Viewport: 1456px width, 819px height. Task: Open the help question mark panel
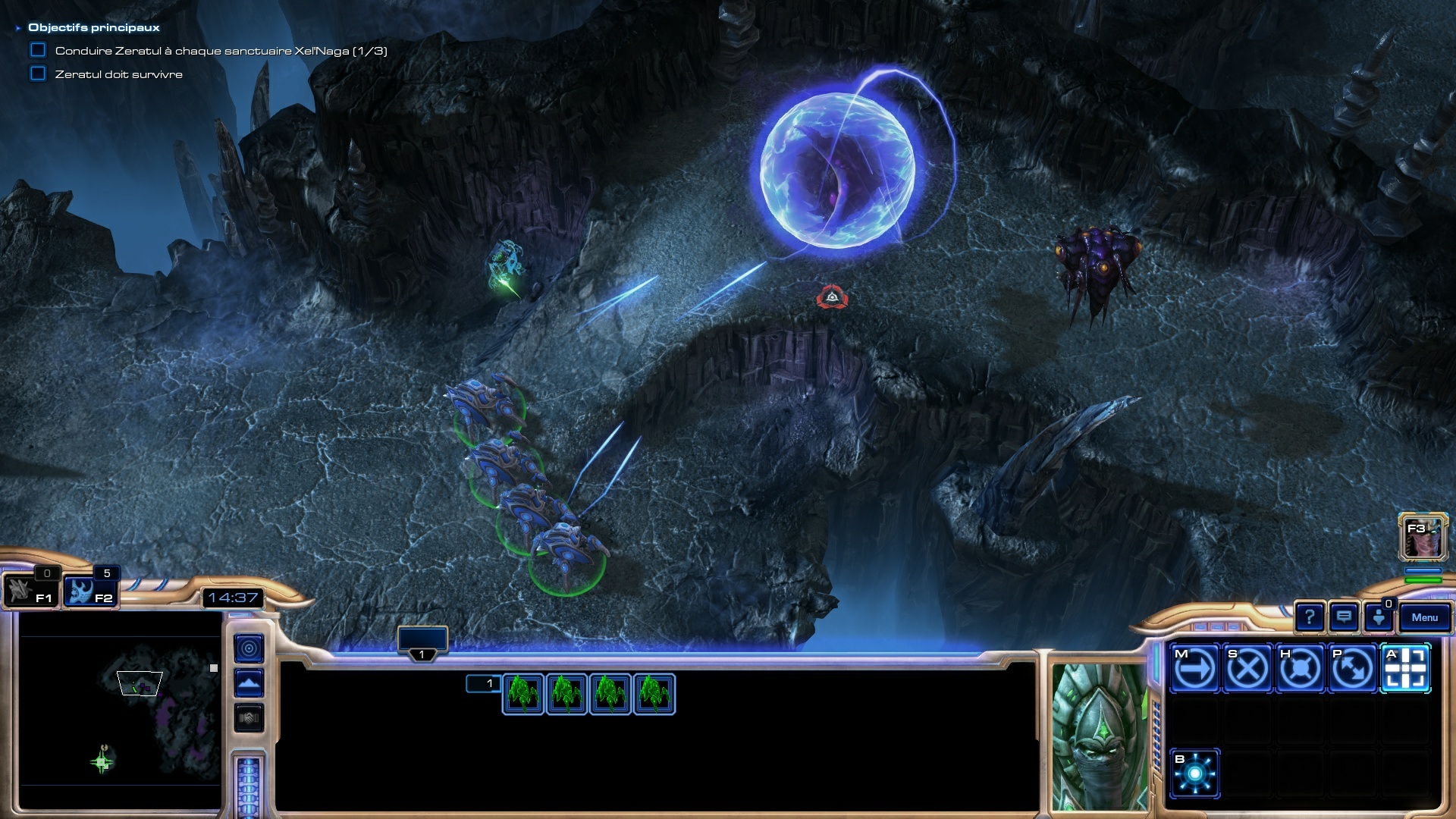click(1309, 617)
